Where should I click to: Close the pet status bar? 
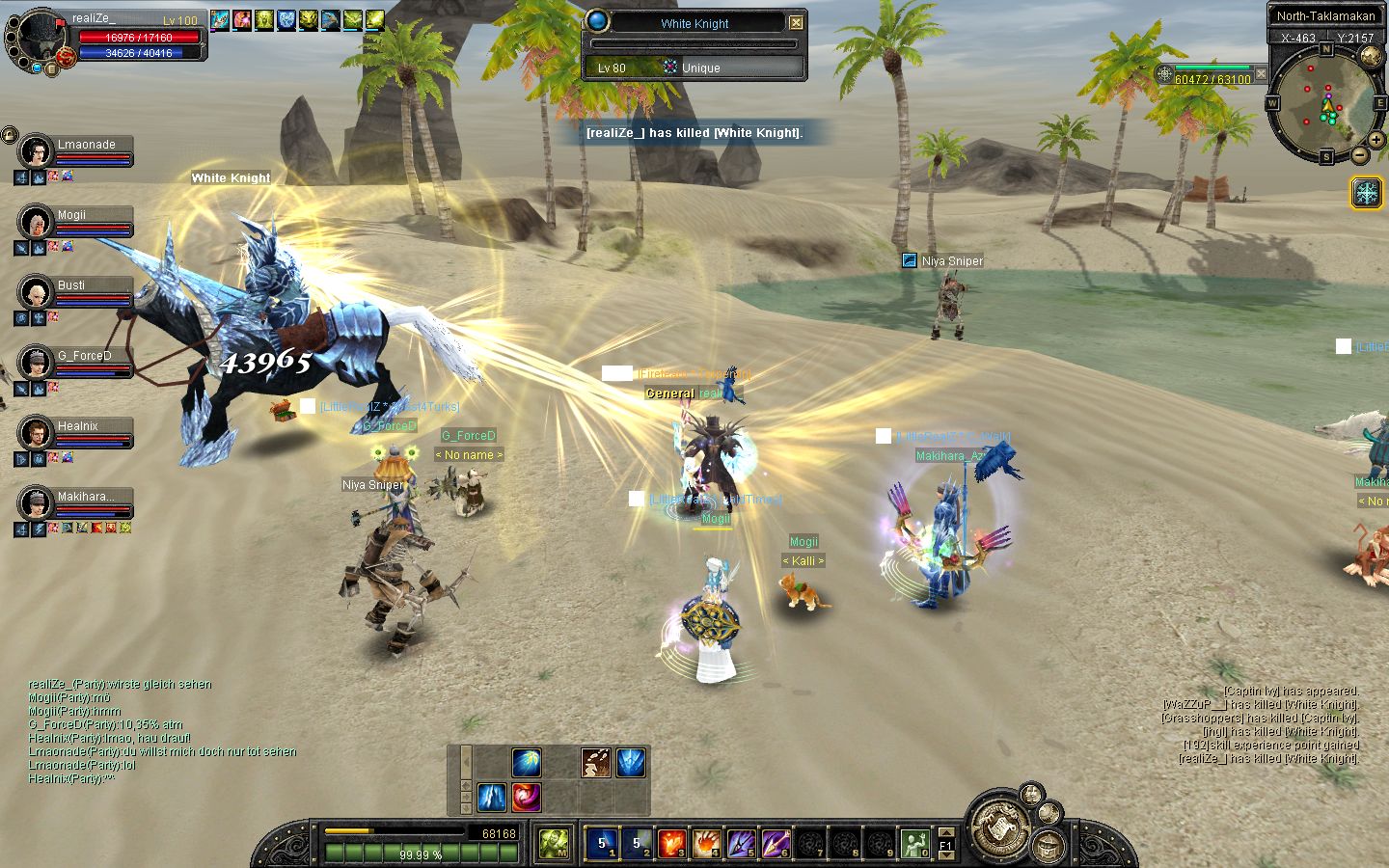coord(1261,74)
